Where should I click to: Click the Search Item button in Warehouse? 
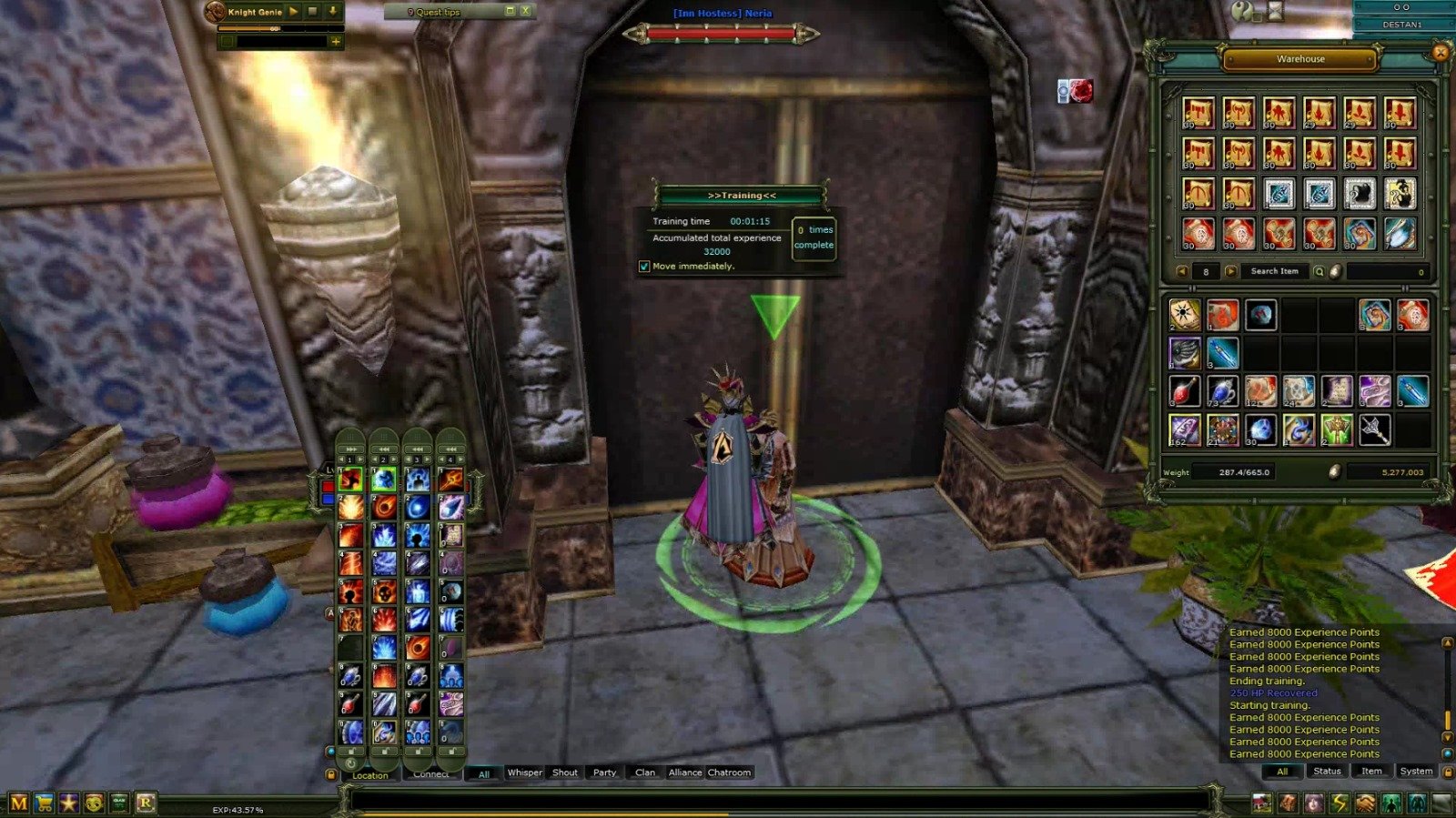(x=1277, y=270)
